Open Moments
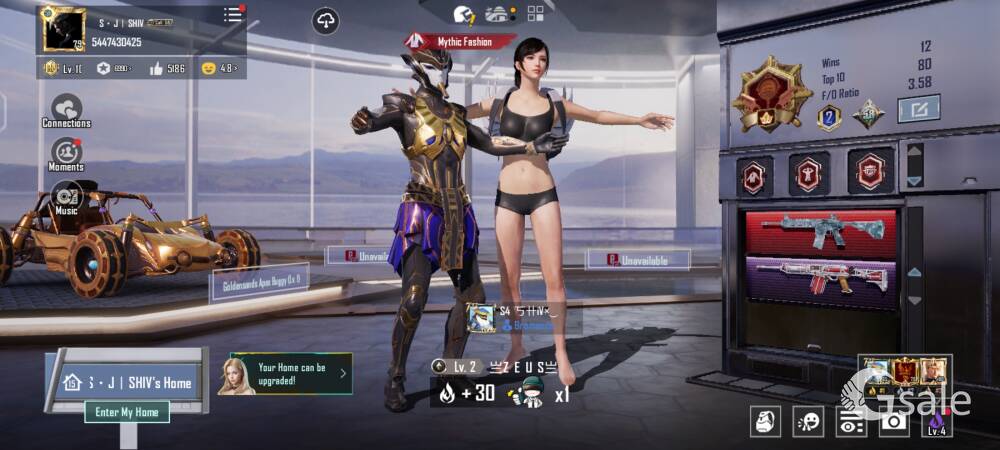This screenshot has width=1000, height=450. coord(67,153)
